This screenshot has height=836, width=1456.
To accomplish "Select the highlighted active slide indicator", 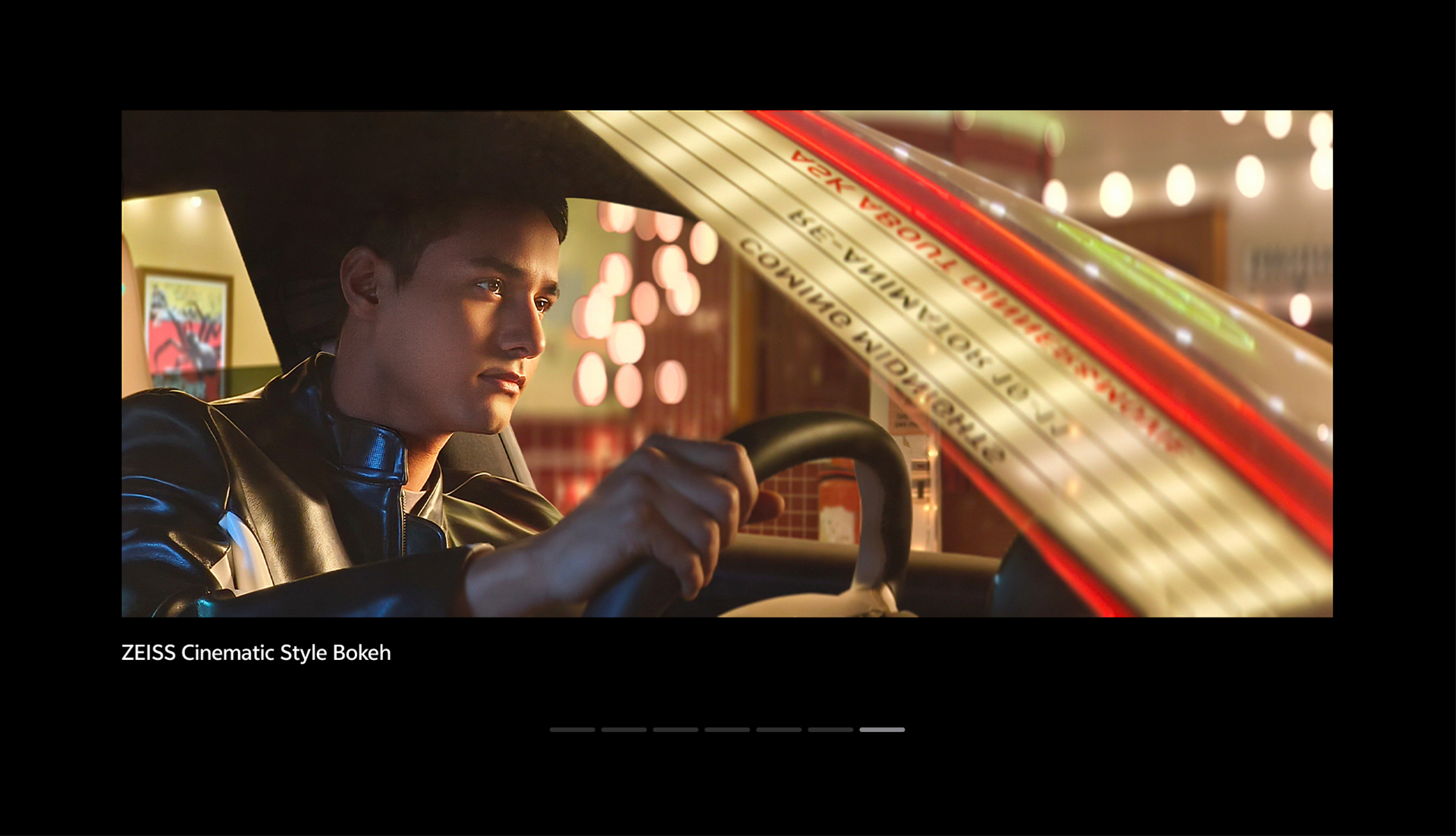I will pyautogui.click(x=882, y=730).
